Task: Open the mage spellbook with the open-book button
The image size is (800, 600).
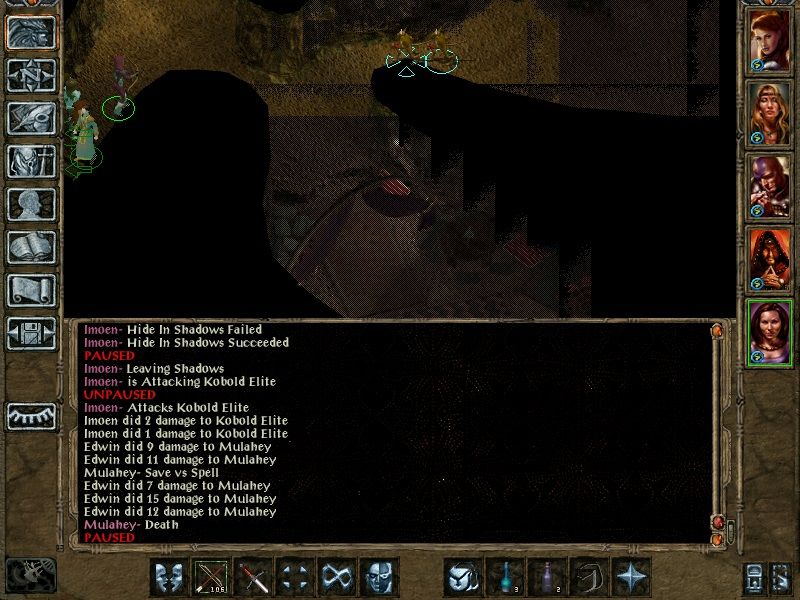Action: [31, 247]
